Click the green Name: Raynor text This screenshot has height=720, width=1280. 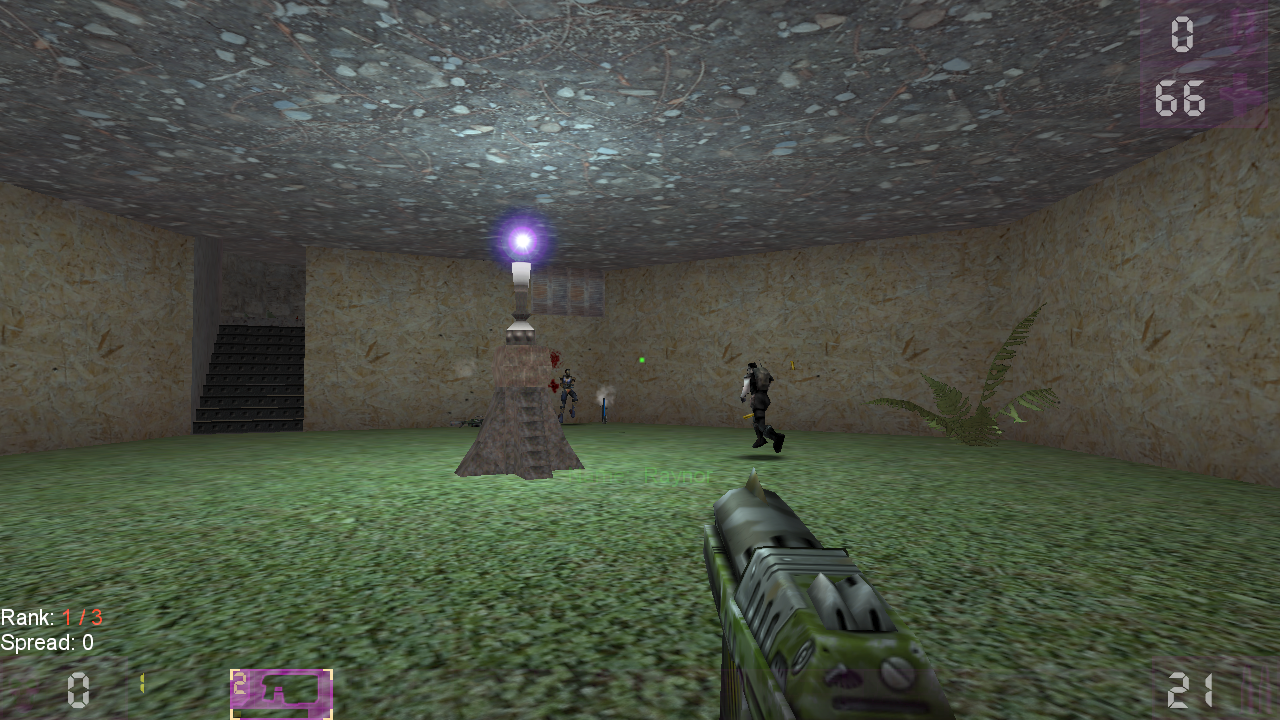[640, 473]
